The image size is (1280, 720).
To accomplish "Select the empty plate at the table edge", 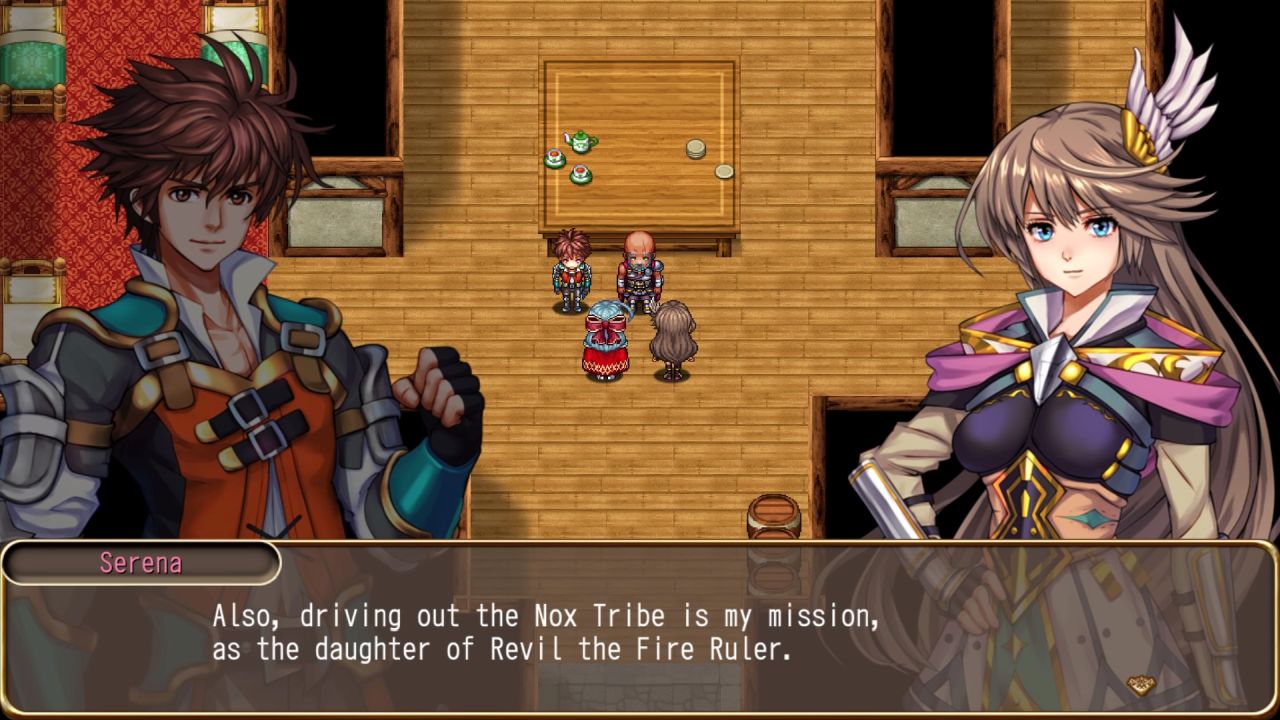I will 723,171.
